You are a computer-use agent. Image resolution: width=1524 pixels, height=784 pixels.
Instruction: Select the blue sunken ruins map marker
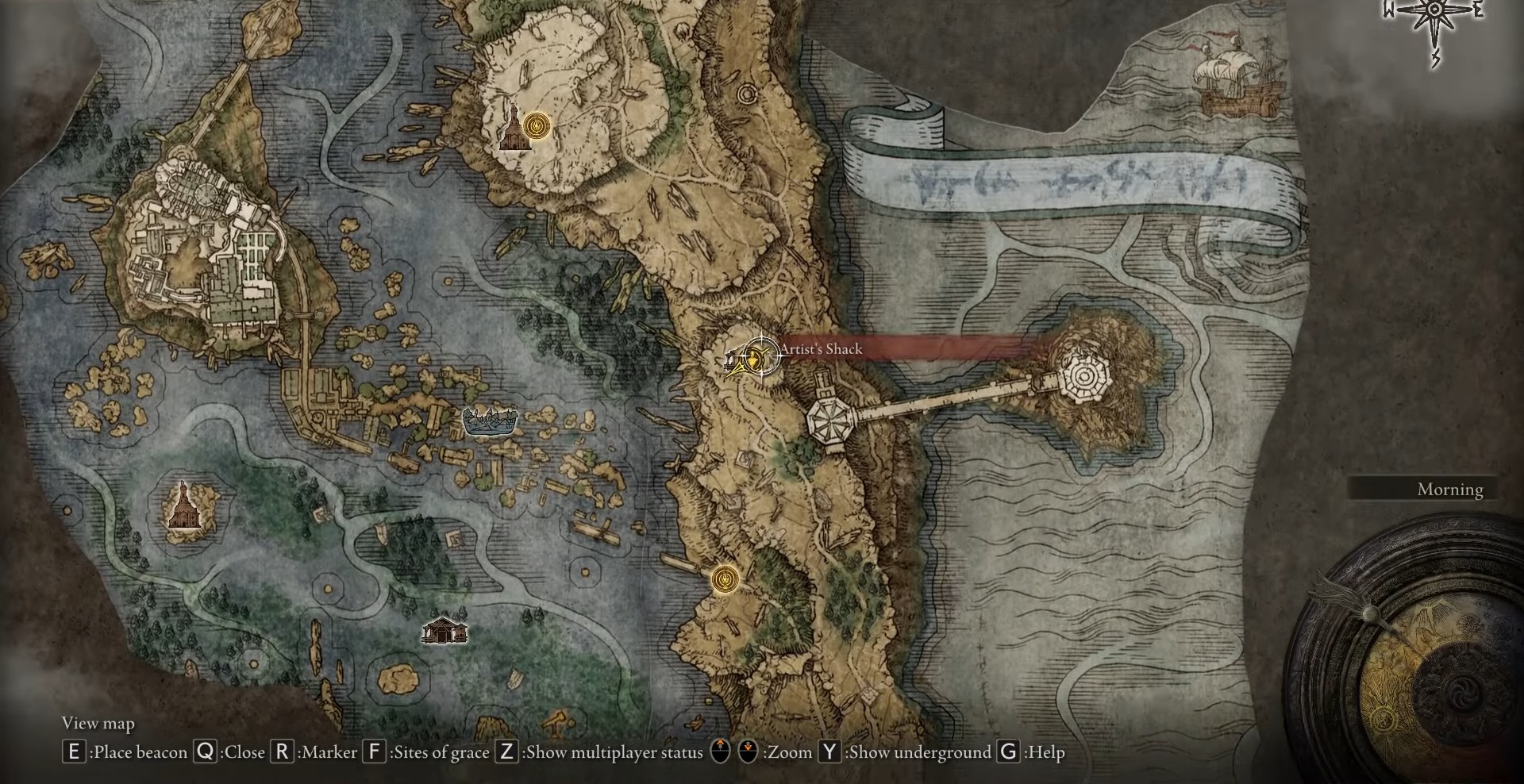490,421
